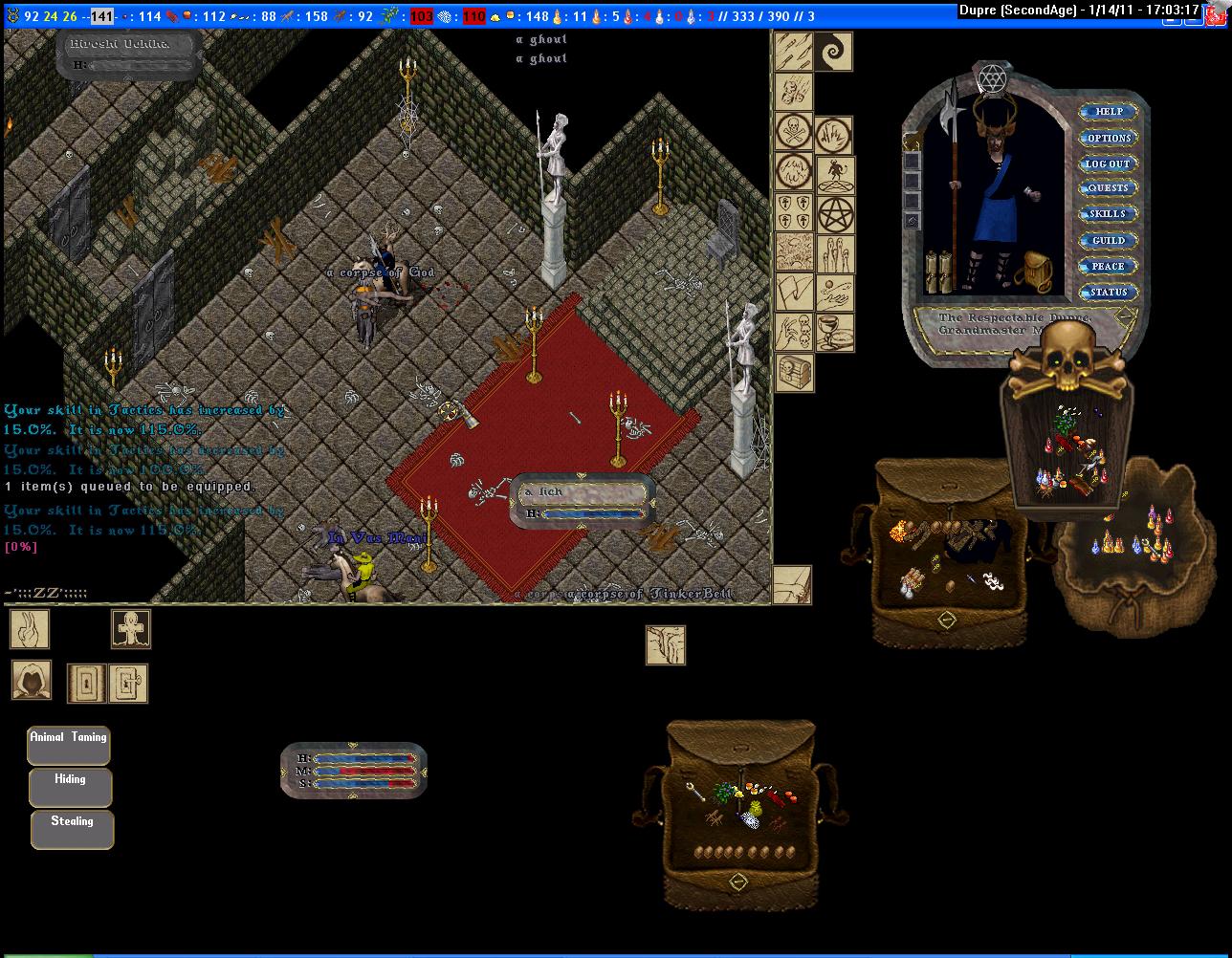The image size is (1232, 958).
Task: Toggle the PEACE combat mode button
Action: click(1108, 266)
